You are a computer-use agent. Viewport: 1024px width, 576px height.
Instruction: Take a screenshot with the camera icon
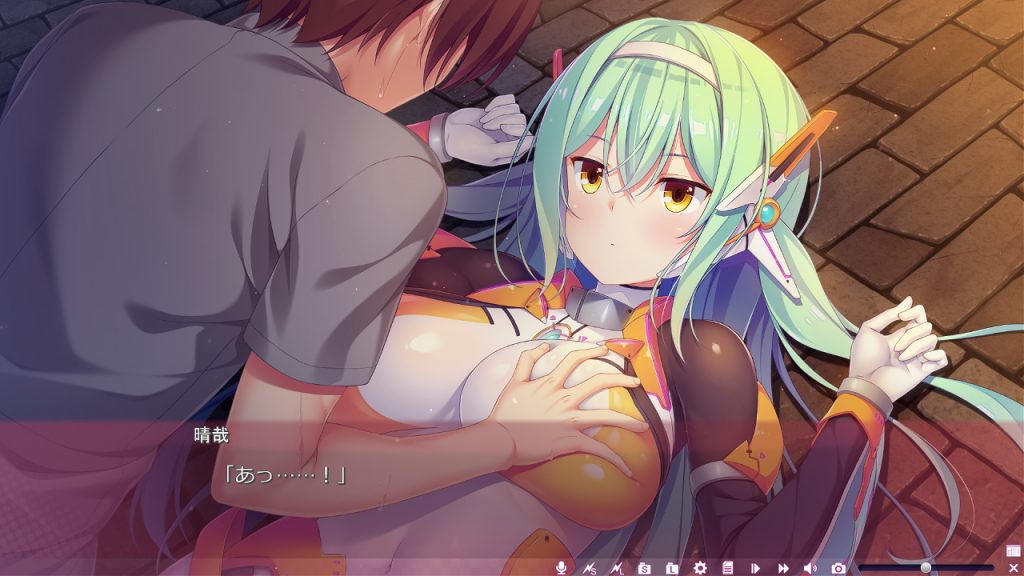[x=838, y=568]
